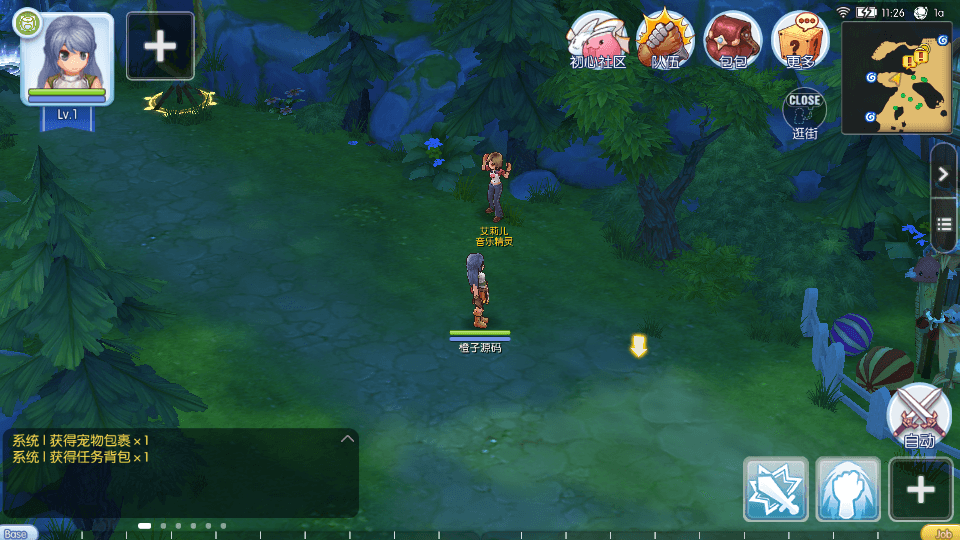Add a skill to the empty plus slot beside the fist skill
This screenshot has width=960, height=540.
[x=920, y=489]
